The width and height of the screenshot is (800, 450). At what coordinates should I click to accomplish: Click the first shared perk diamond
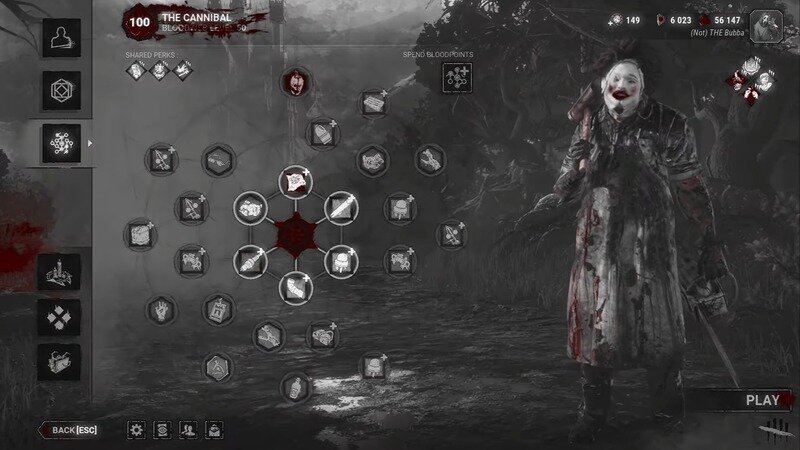(136, 70)
